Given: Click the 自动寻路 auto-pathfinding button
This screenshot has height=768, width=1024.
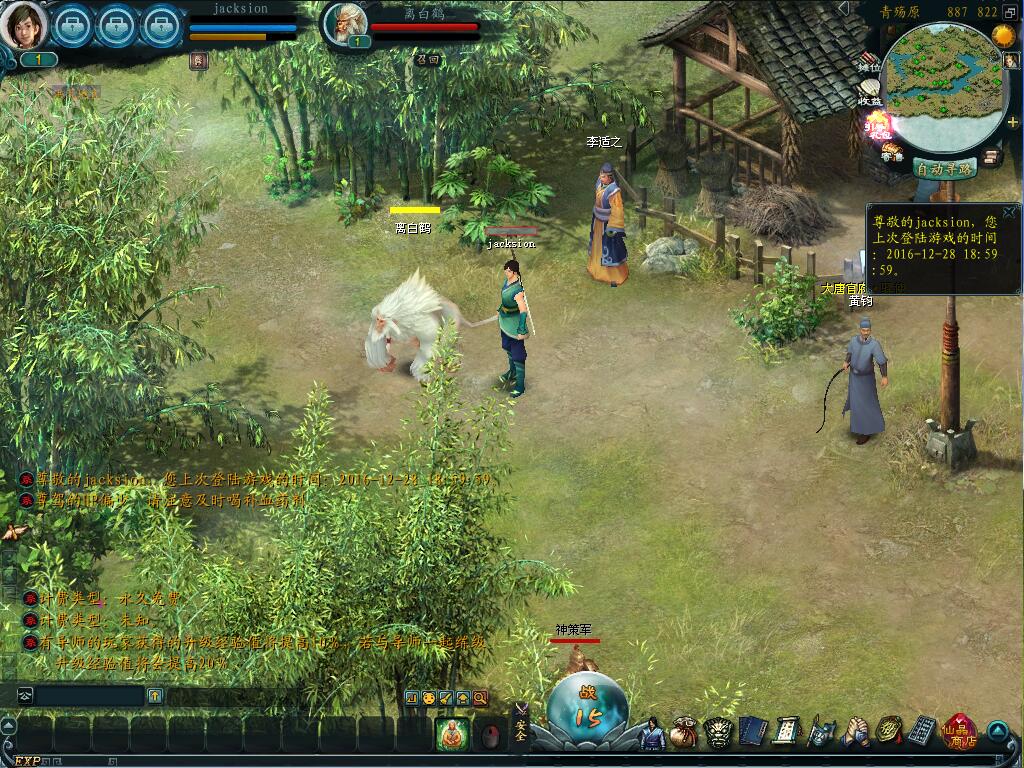Looking at the screenshot, I should pyautogui.click(x=944, y=169).
